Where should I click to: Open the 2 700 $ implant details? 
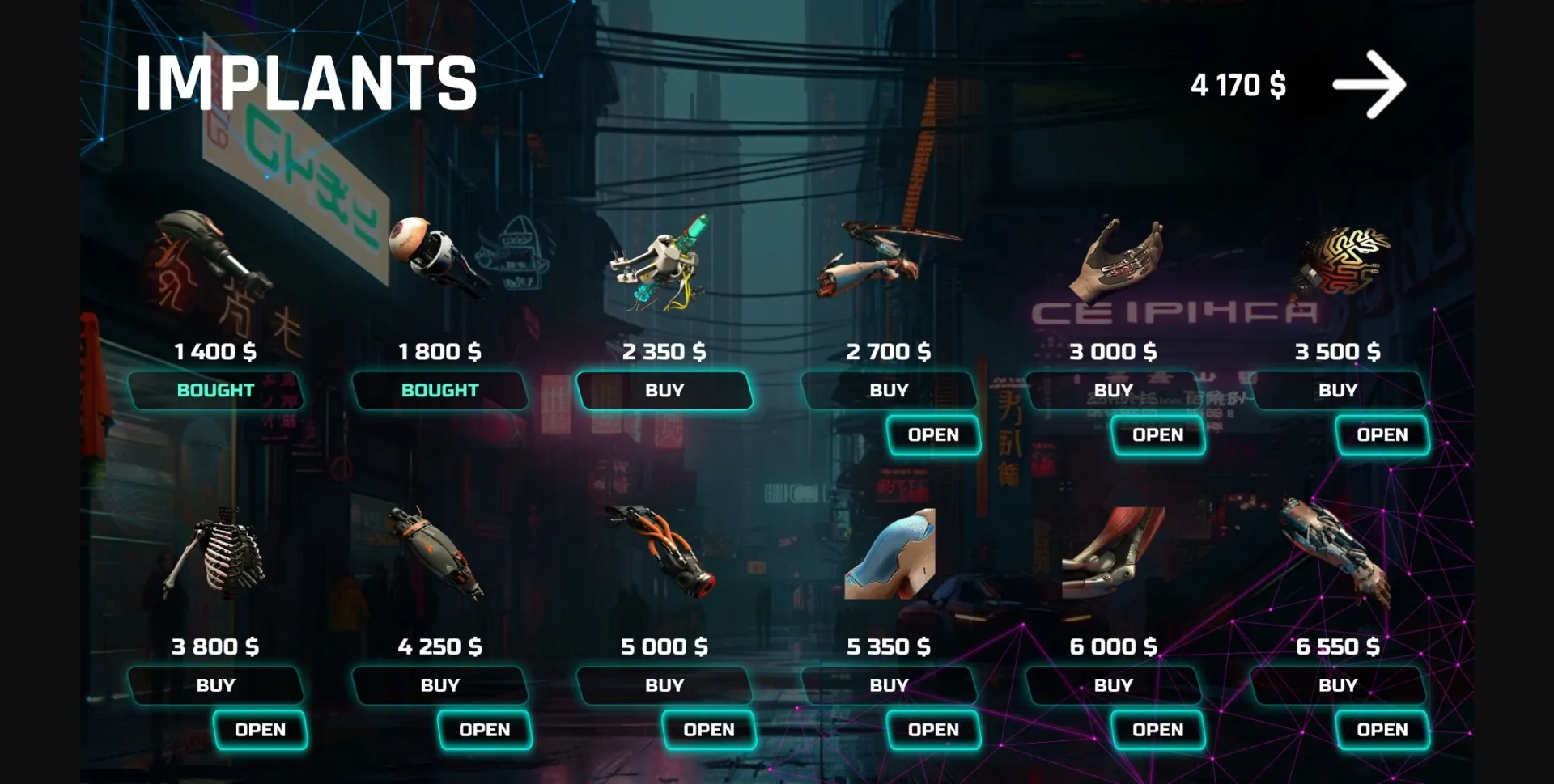coord(933,435)
